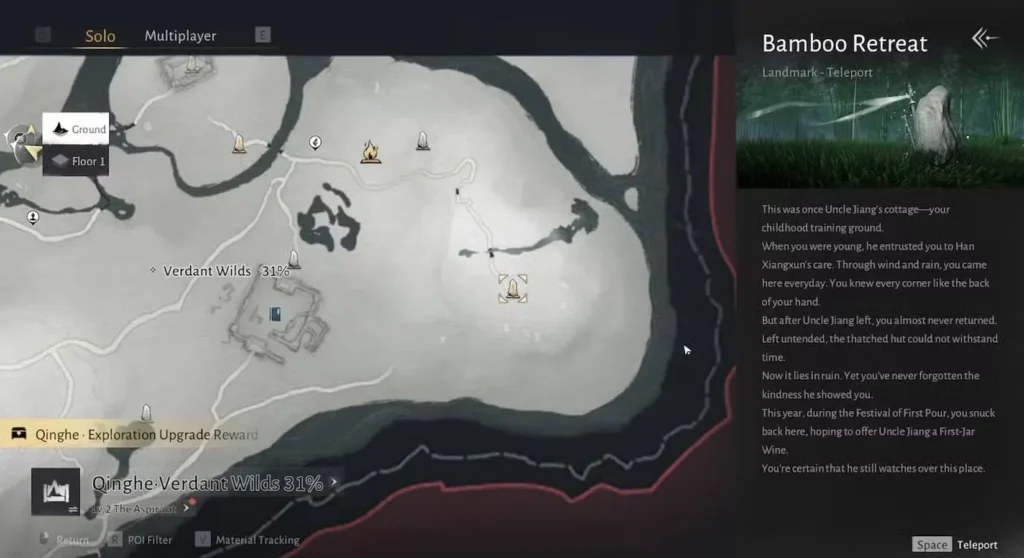This screenshot has height=558, width=1024.
Task: Click the selected Bamboo Retreat landmark marker
Action: (513, 288)
